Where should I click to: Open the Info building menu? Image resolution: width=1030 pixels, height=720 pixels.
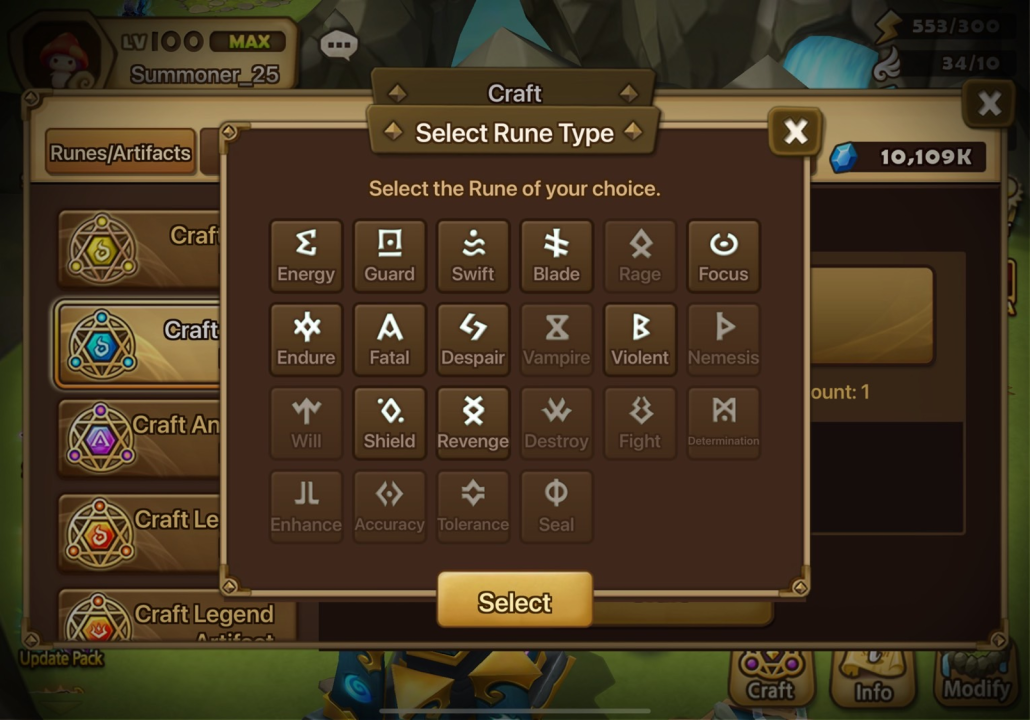click(x=873, y=678)
